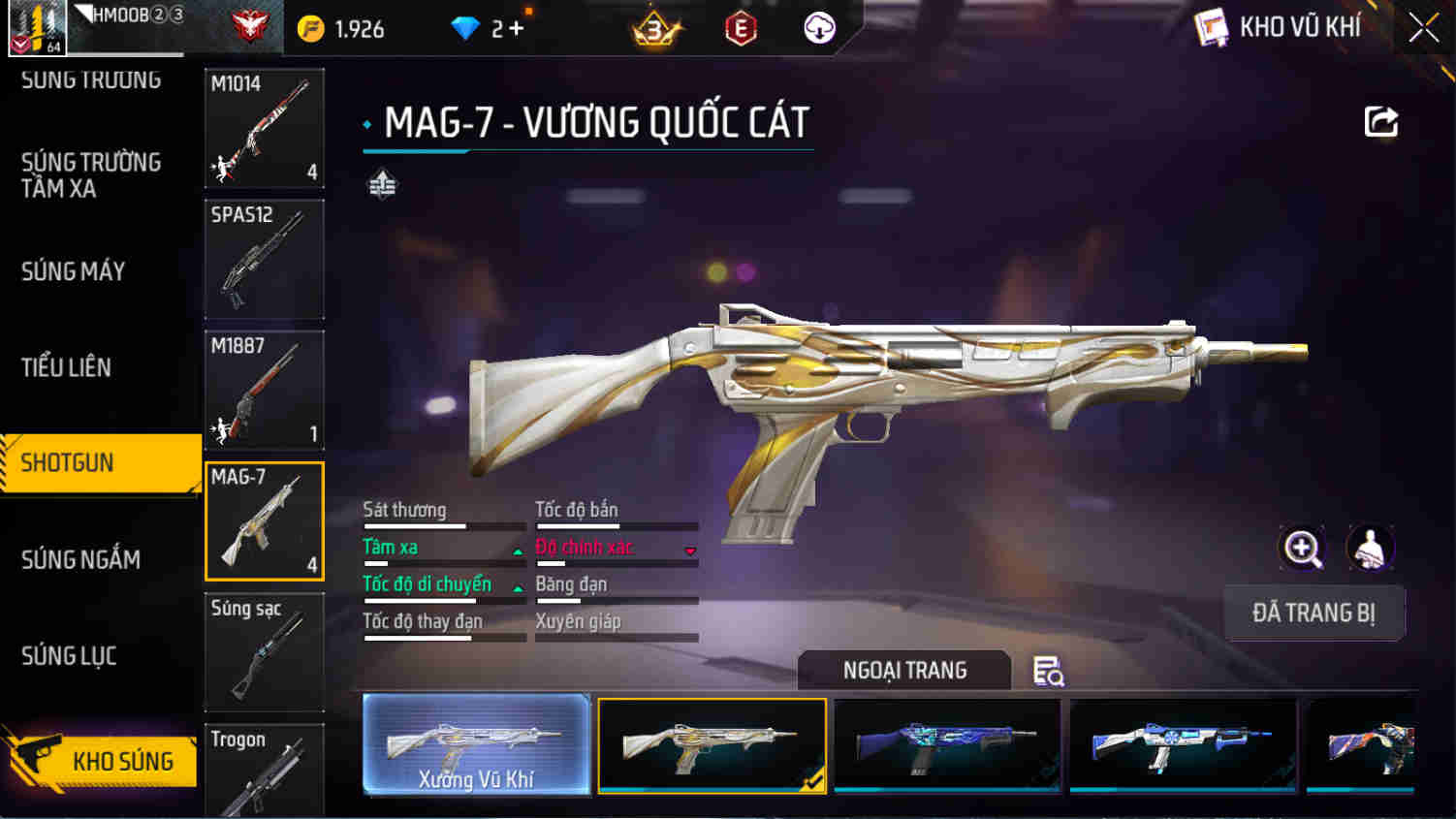Open the HMOOB player avatar
This screenshot has width=1456, height=819.
[39, 26]
